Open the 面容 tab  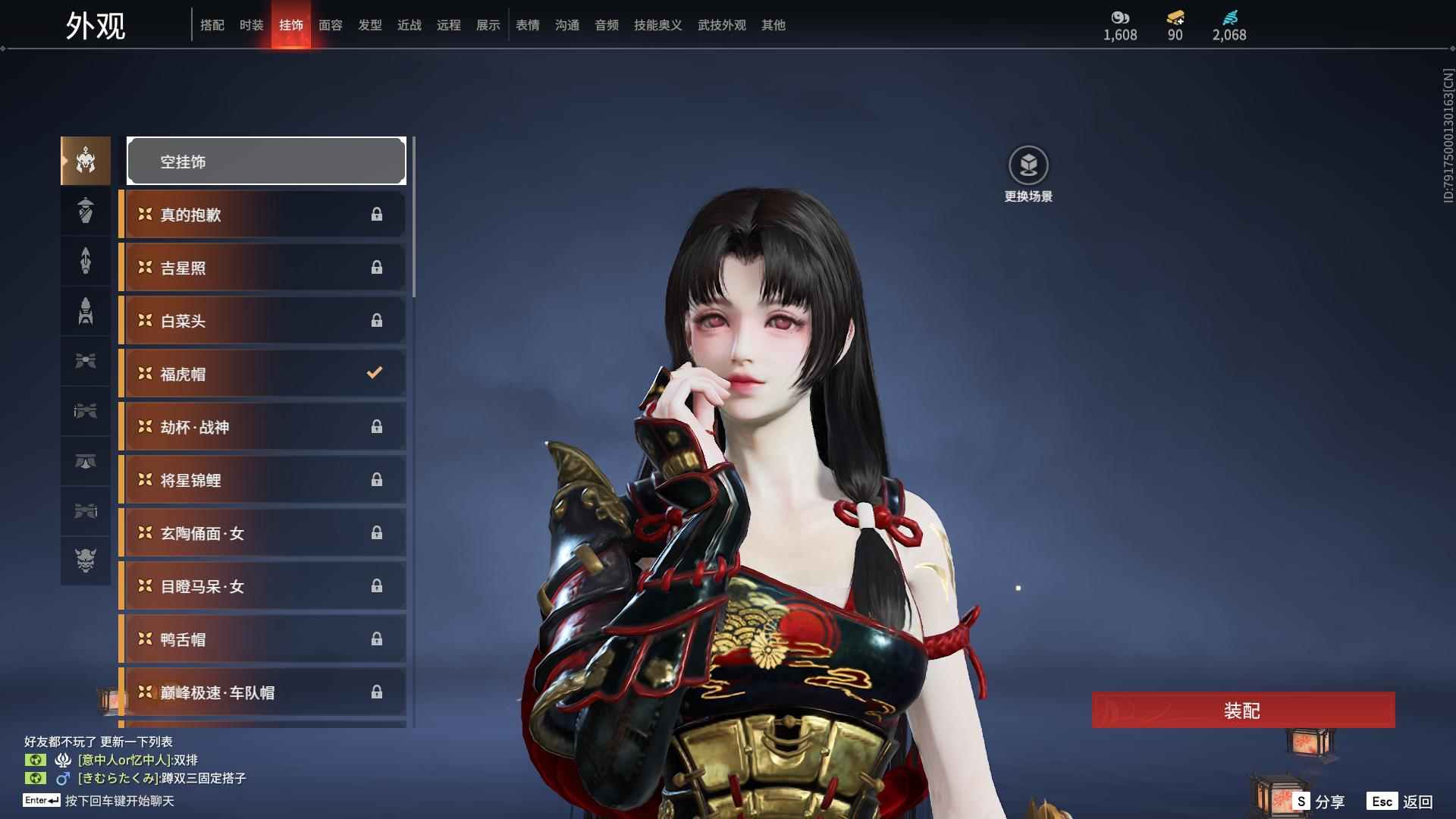click(x=331, y=25)
